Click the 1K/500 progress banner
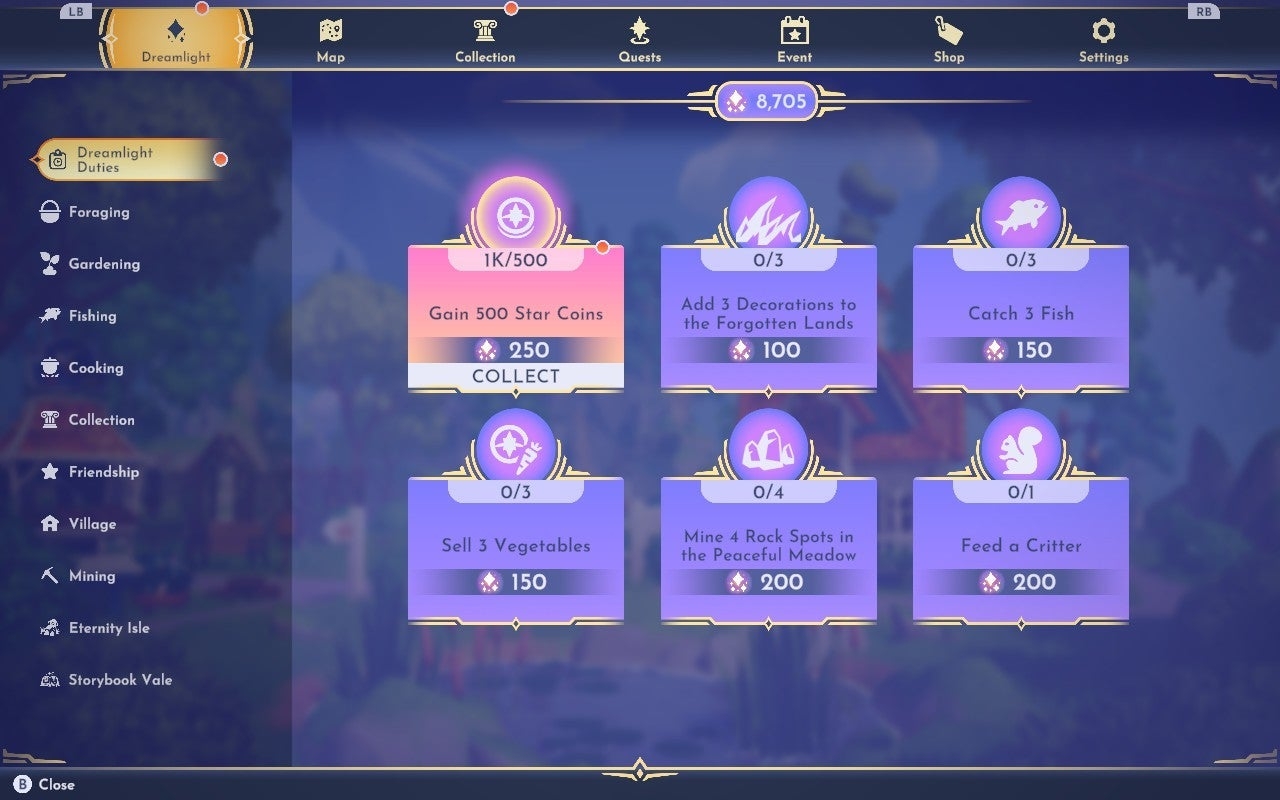Screen dimensions: 1280x800 516,258
